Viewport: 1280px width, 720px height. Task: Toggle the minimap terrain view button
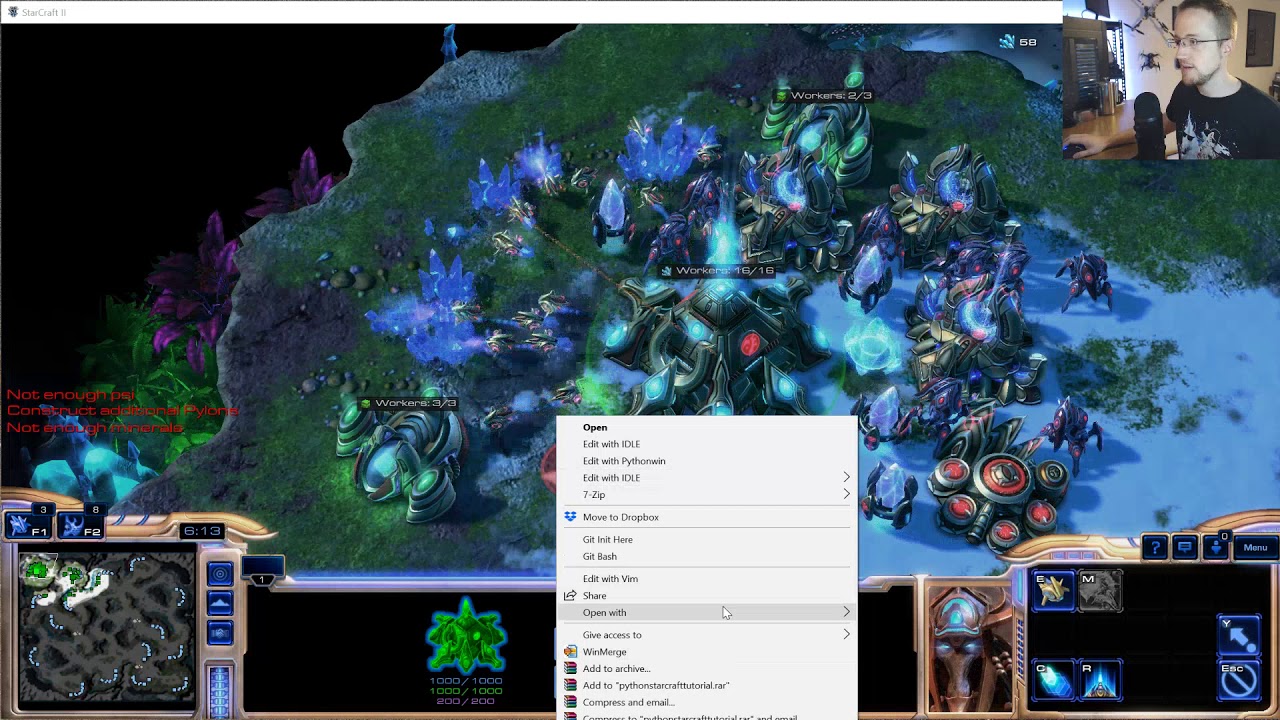(x=220, y=603)
